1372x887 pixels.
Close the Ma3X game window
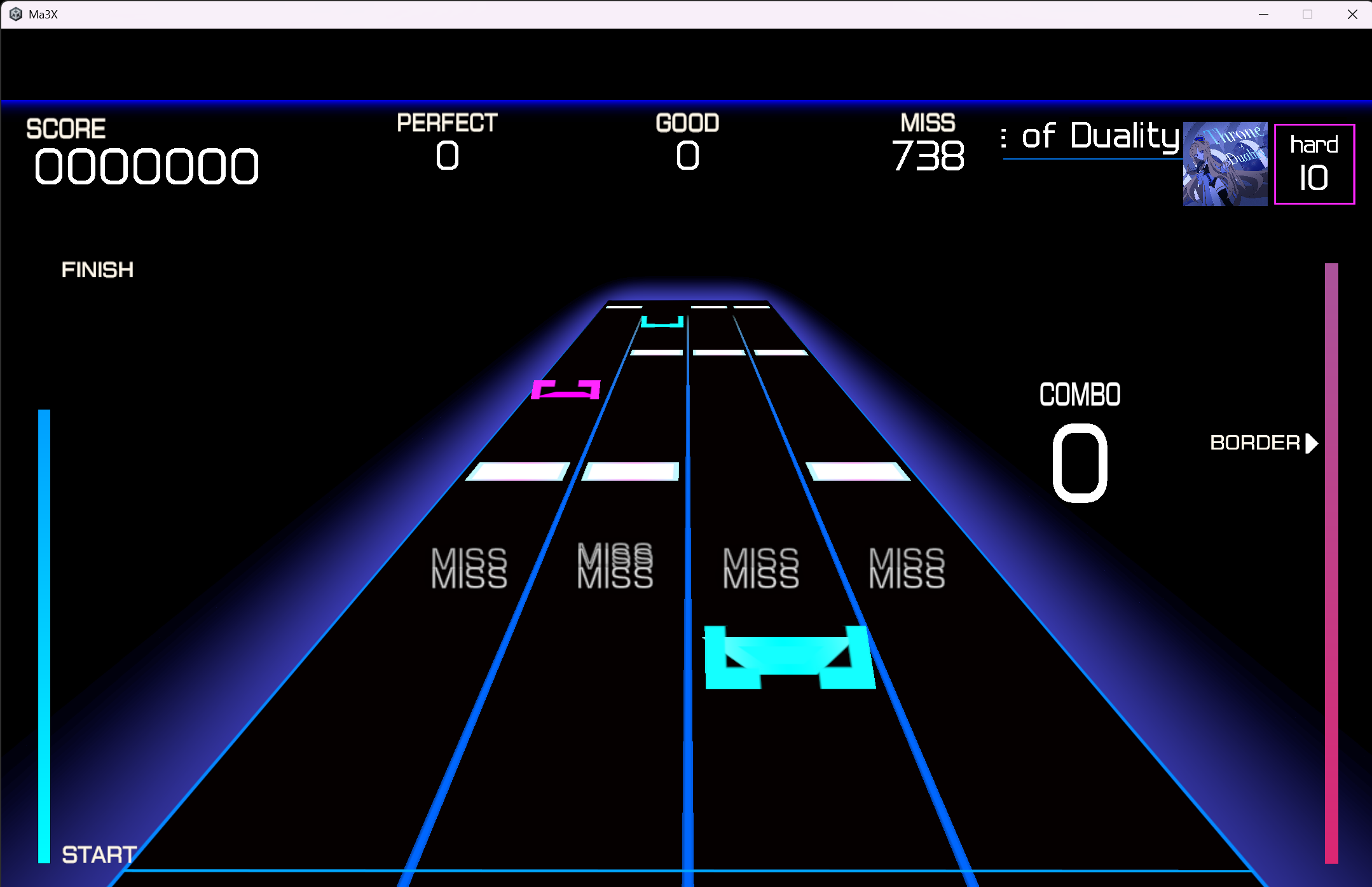[x=1352, y=14]
